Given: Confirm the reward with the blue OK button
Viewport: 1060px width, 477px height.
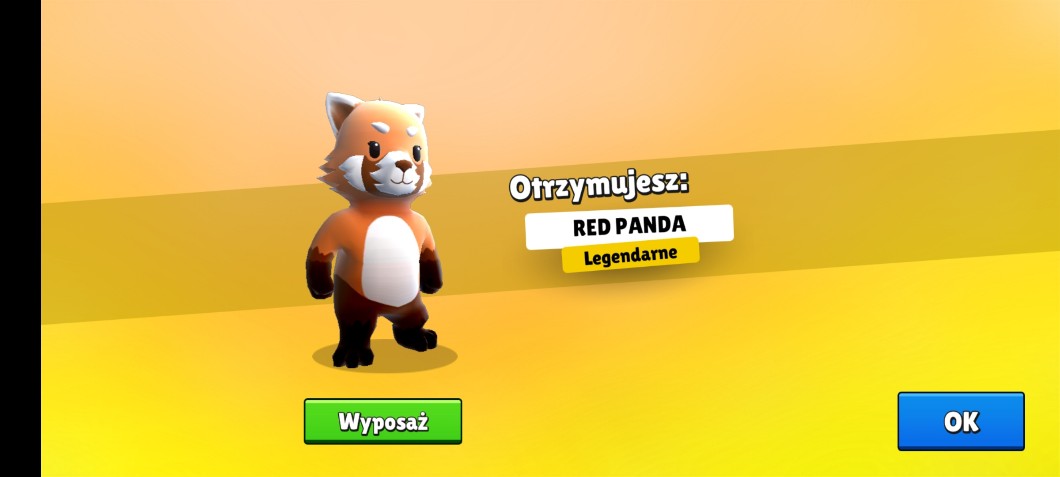Looking at the screenshot, I should click(960, 421).
